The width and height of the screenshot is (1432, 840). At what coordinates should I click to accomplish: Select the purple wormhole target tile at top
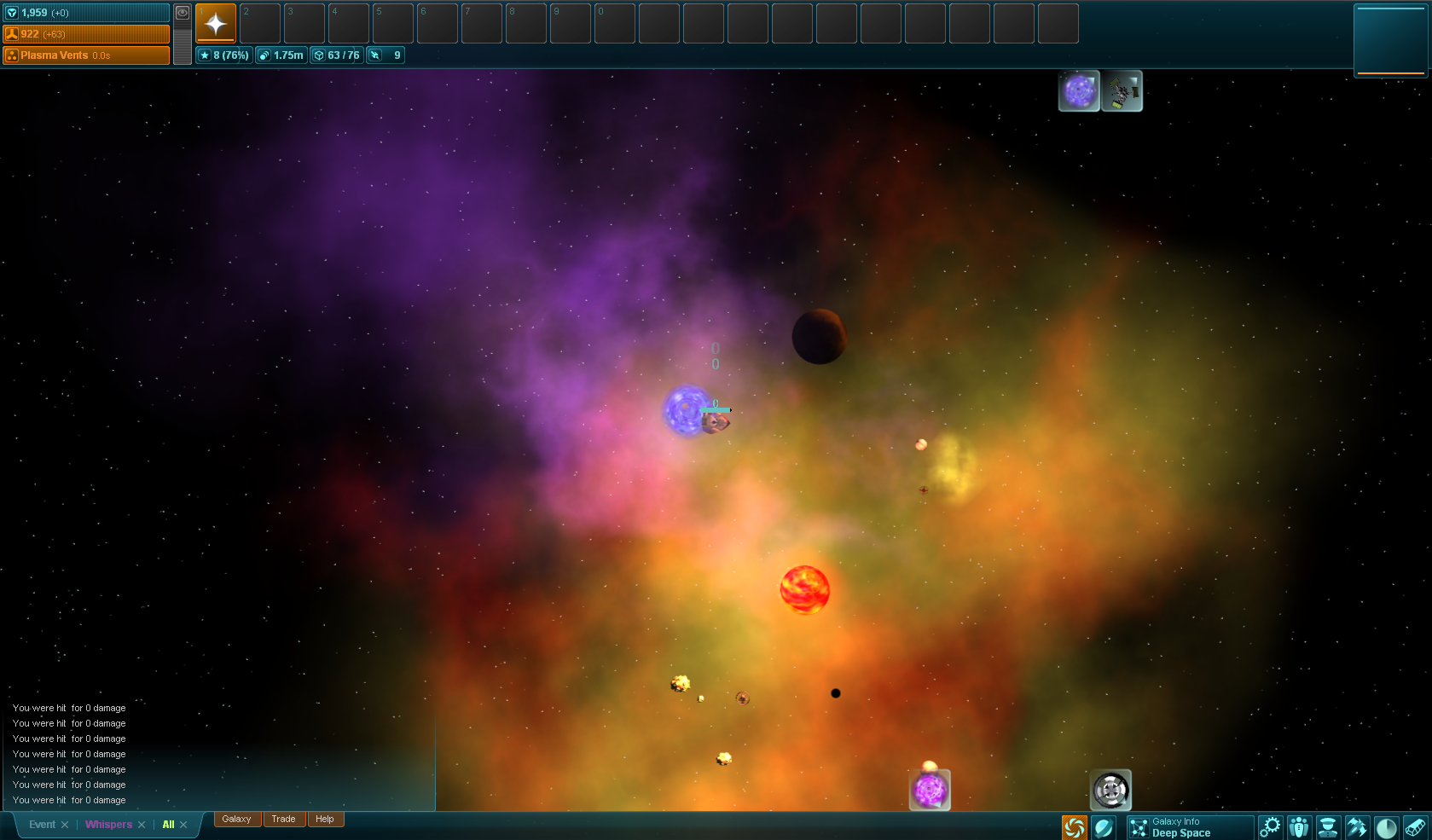tap(1079, 91)
